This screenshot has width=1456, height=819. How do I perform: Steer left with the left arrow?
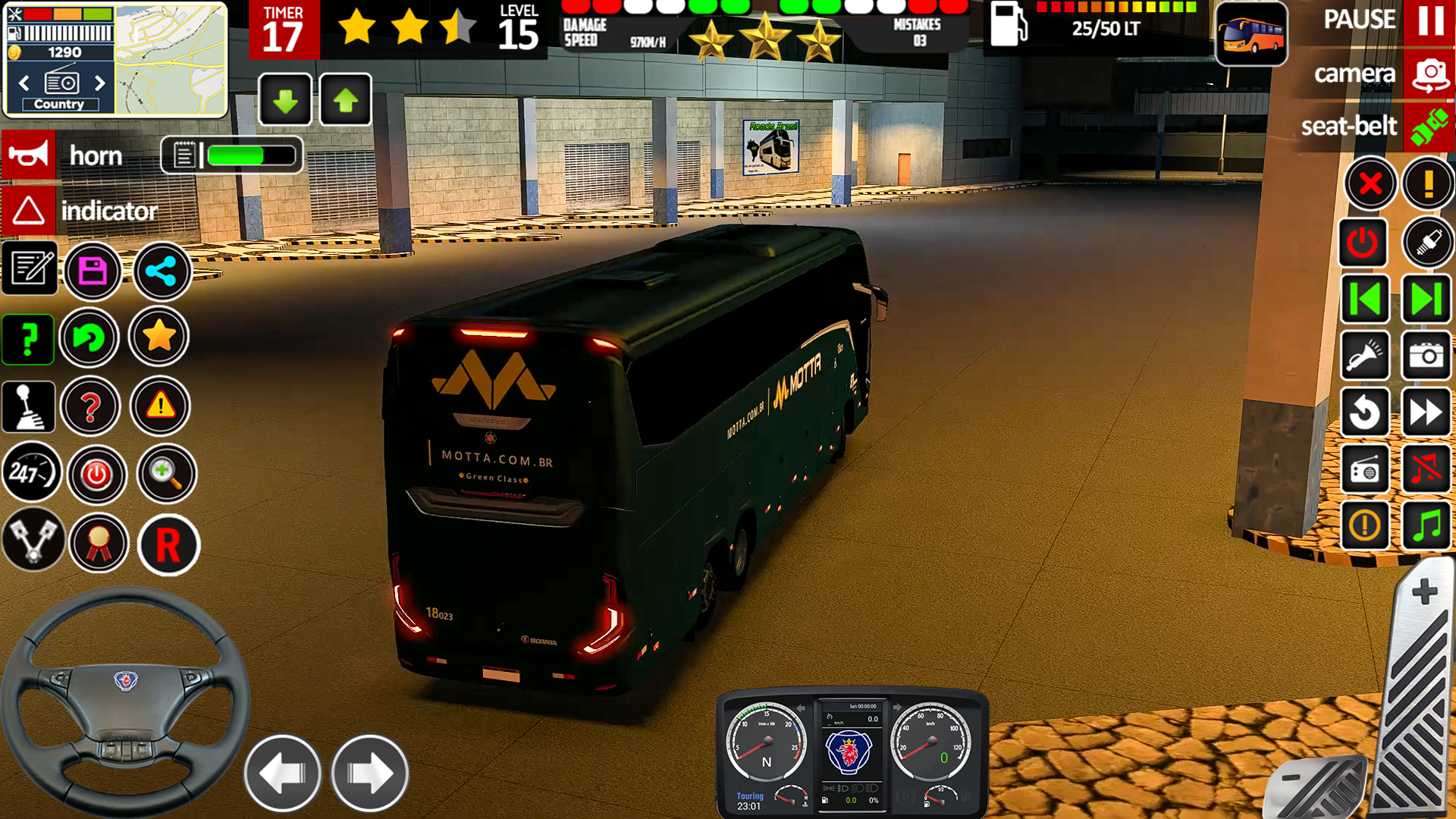click(x=282, y=773)
